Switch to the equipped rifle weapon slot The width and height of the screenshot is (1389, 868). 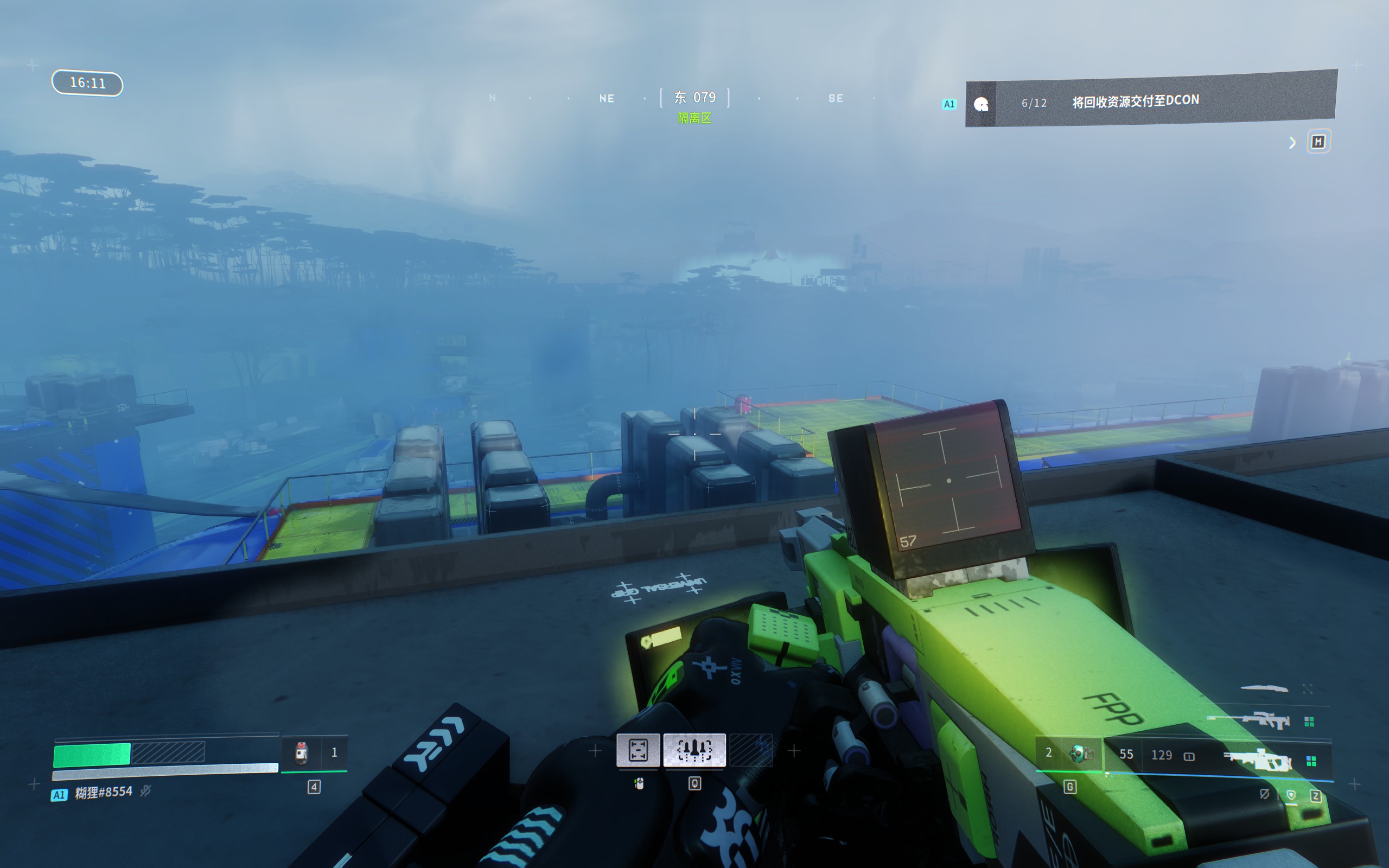click(x=1258, y=760)
